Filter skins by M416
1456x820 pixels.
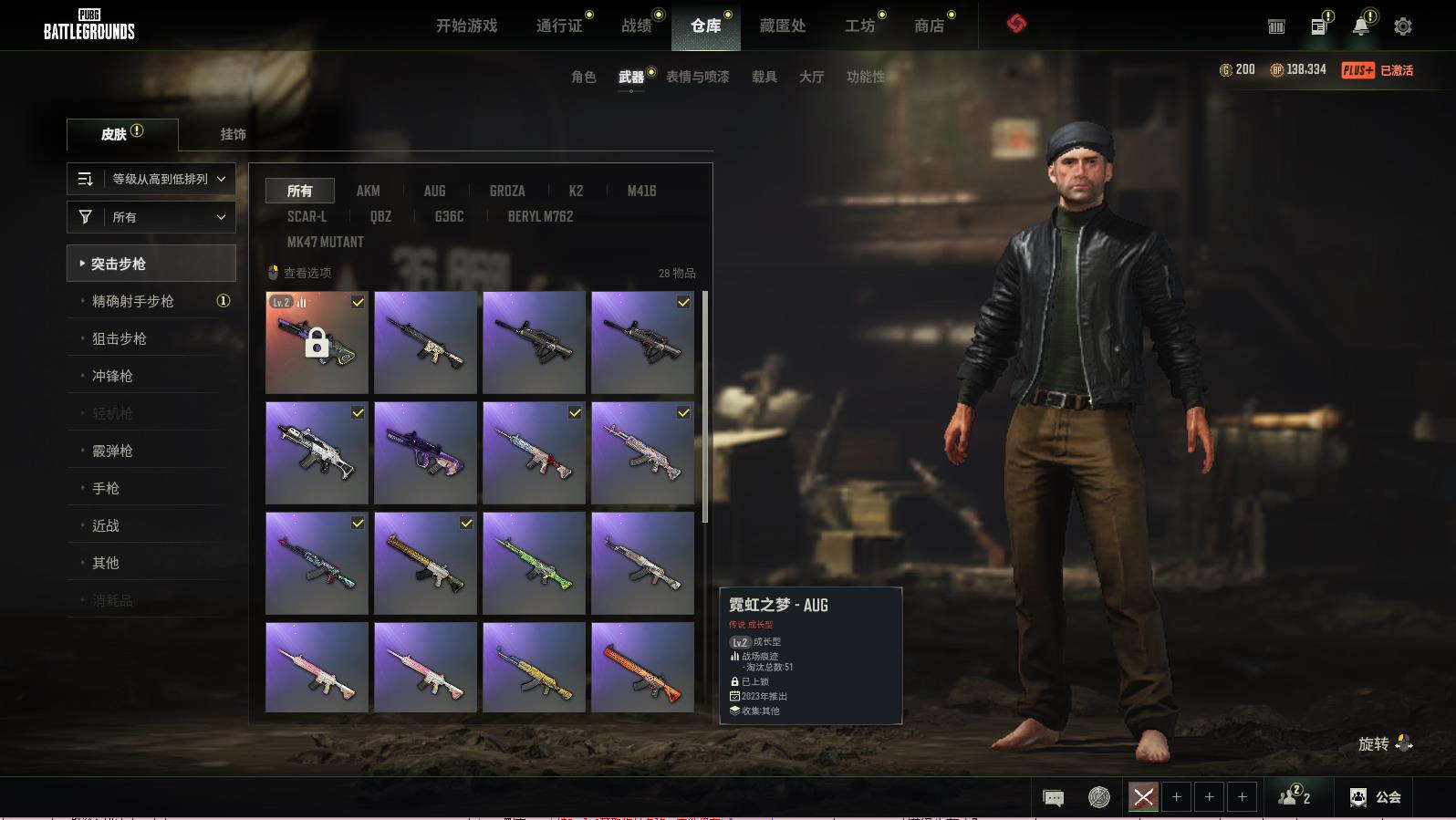tap(641, 191)
